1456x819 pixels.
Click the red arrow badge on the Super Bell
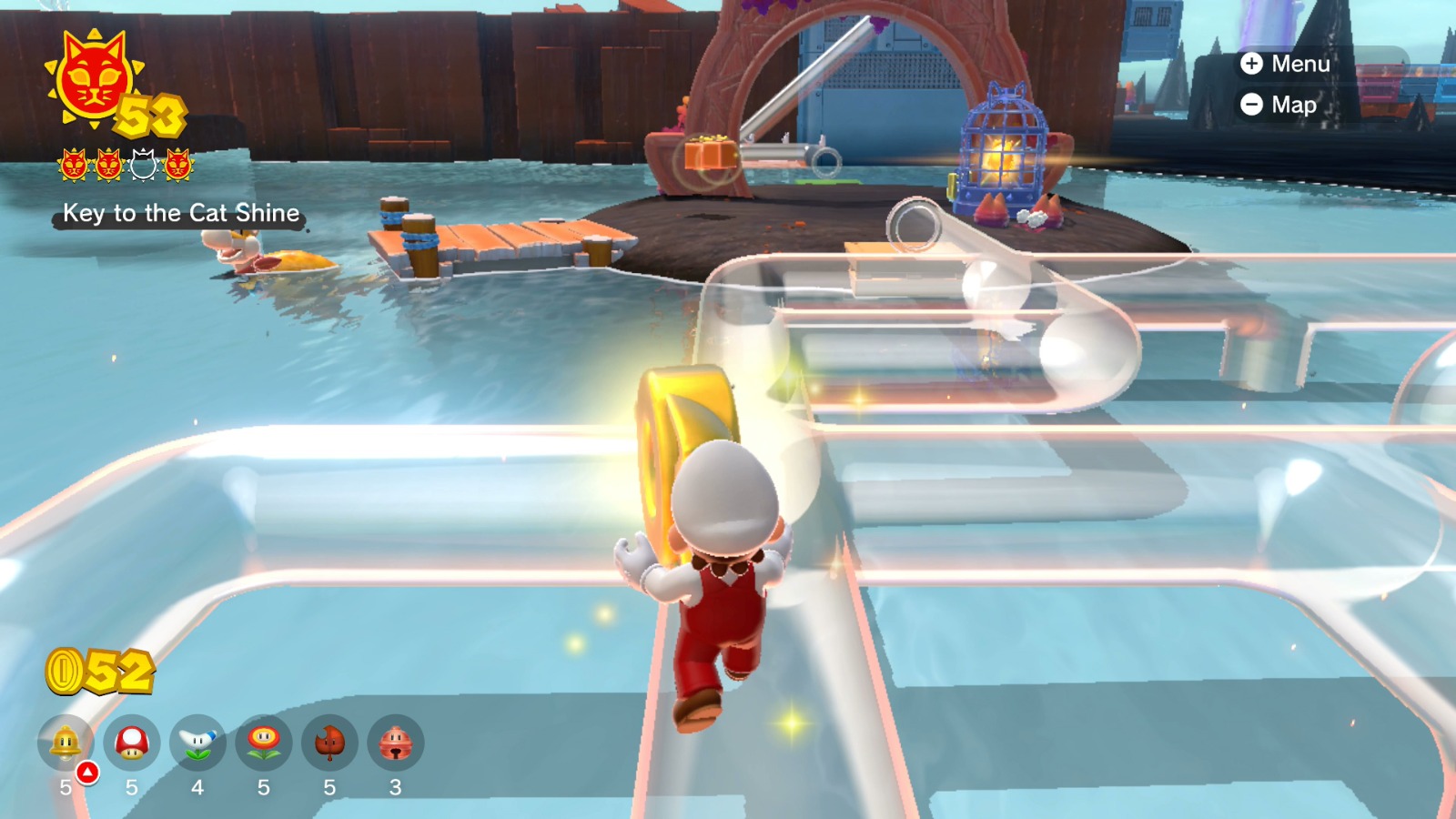(86, 772)
